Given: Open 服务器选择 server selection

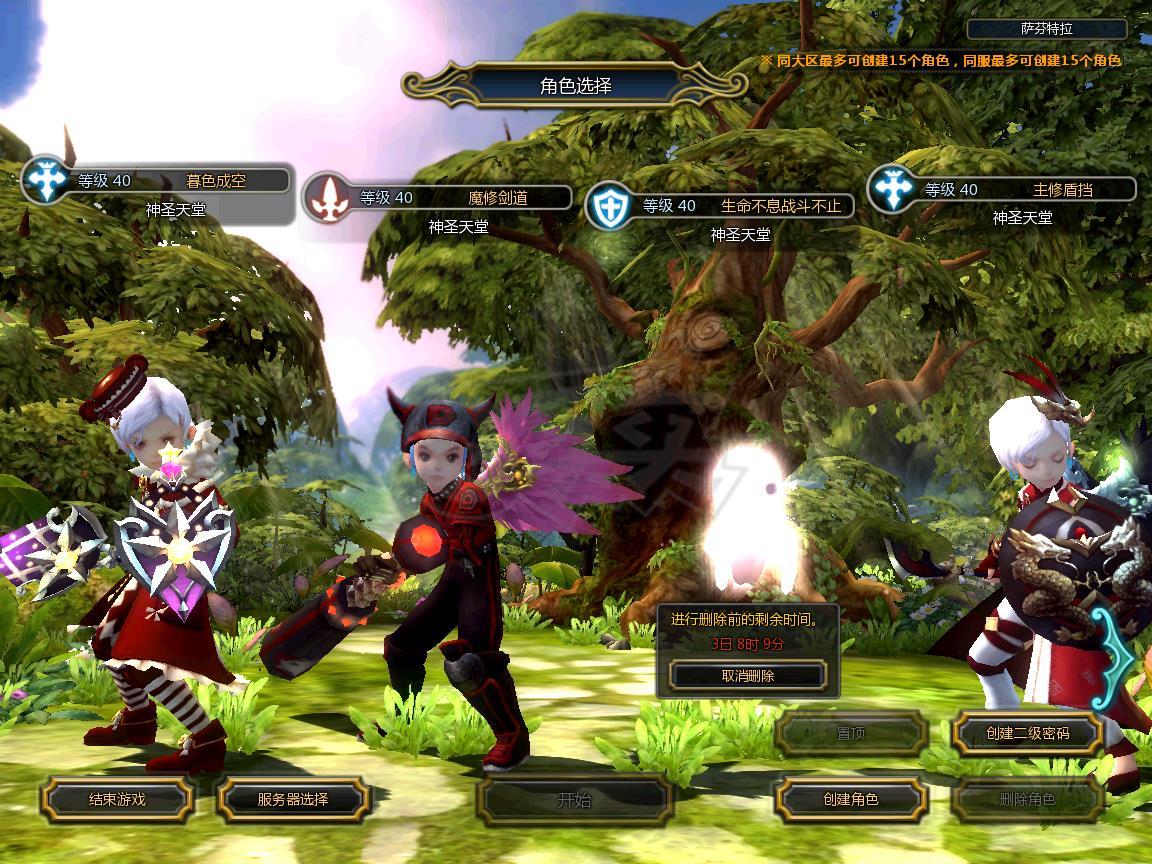Looking at the screenshot, I should (x=293, y=799).
